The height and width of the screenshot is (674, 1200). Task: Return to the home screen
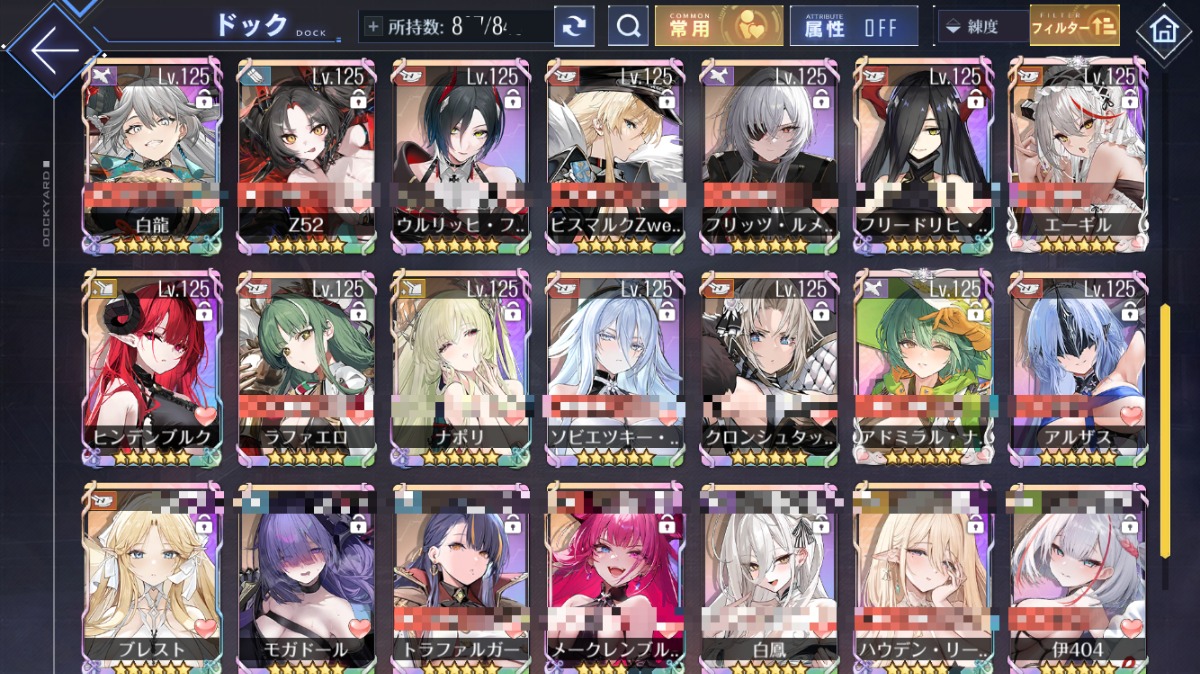click(1163, 29)
